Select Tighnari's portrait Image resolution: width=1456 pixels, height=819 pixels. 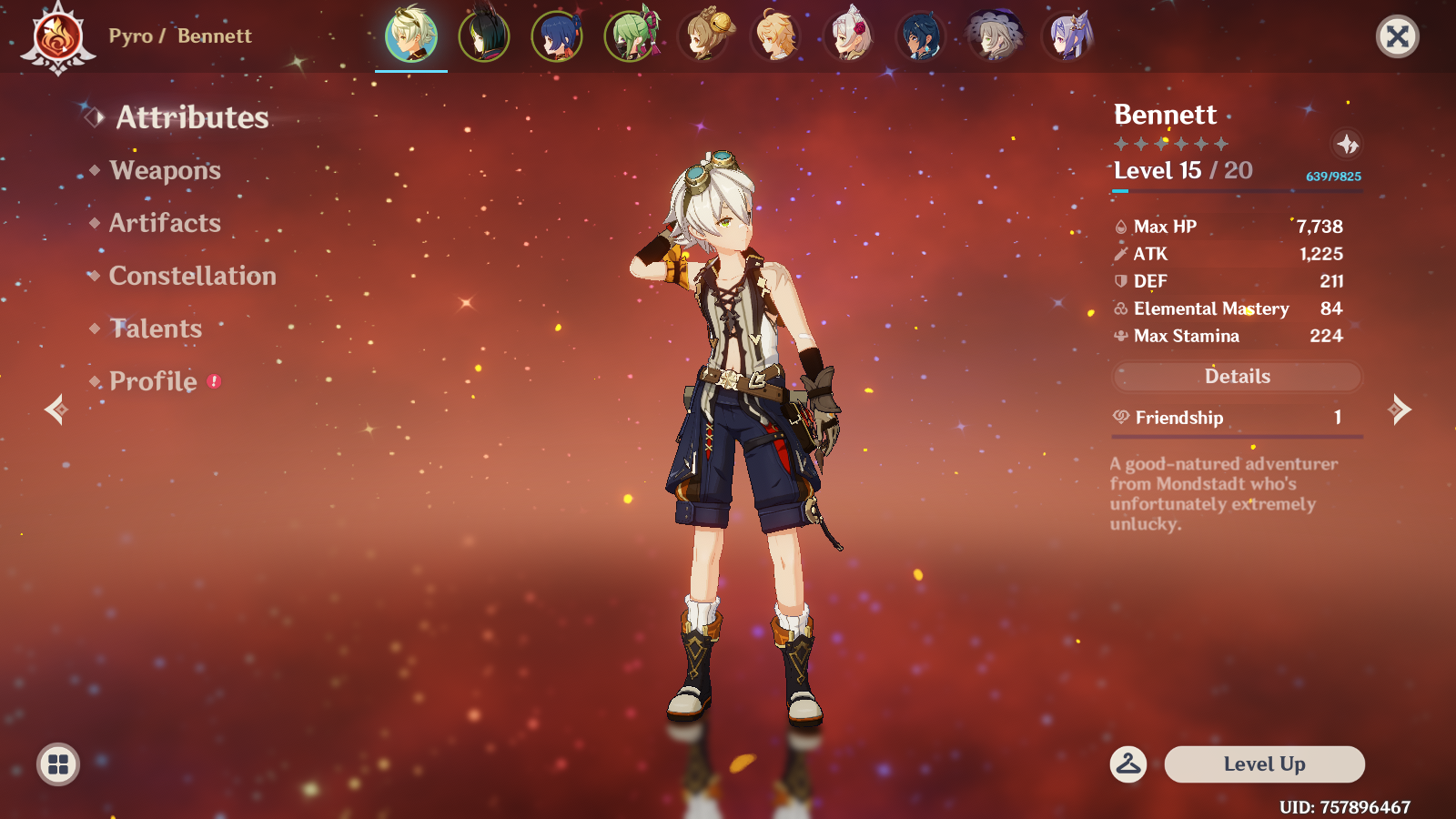[484, 36]
